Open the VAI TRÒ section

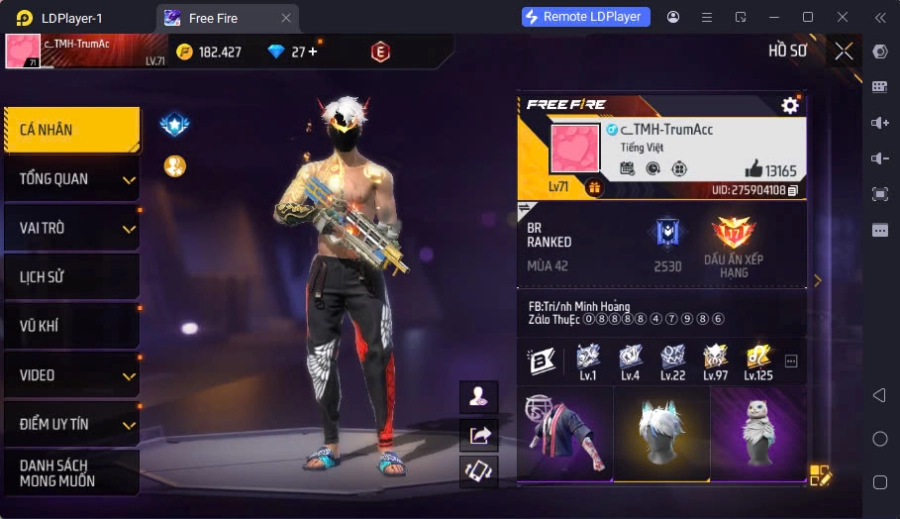[x=70, y=228]
